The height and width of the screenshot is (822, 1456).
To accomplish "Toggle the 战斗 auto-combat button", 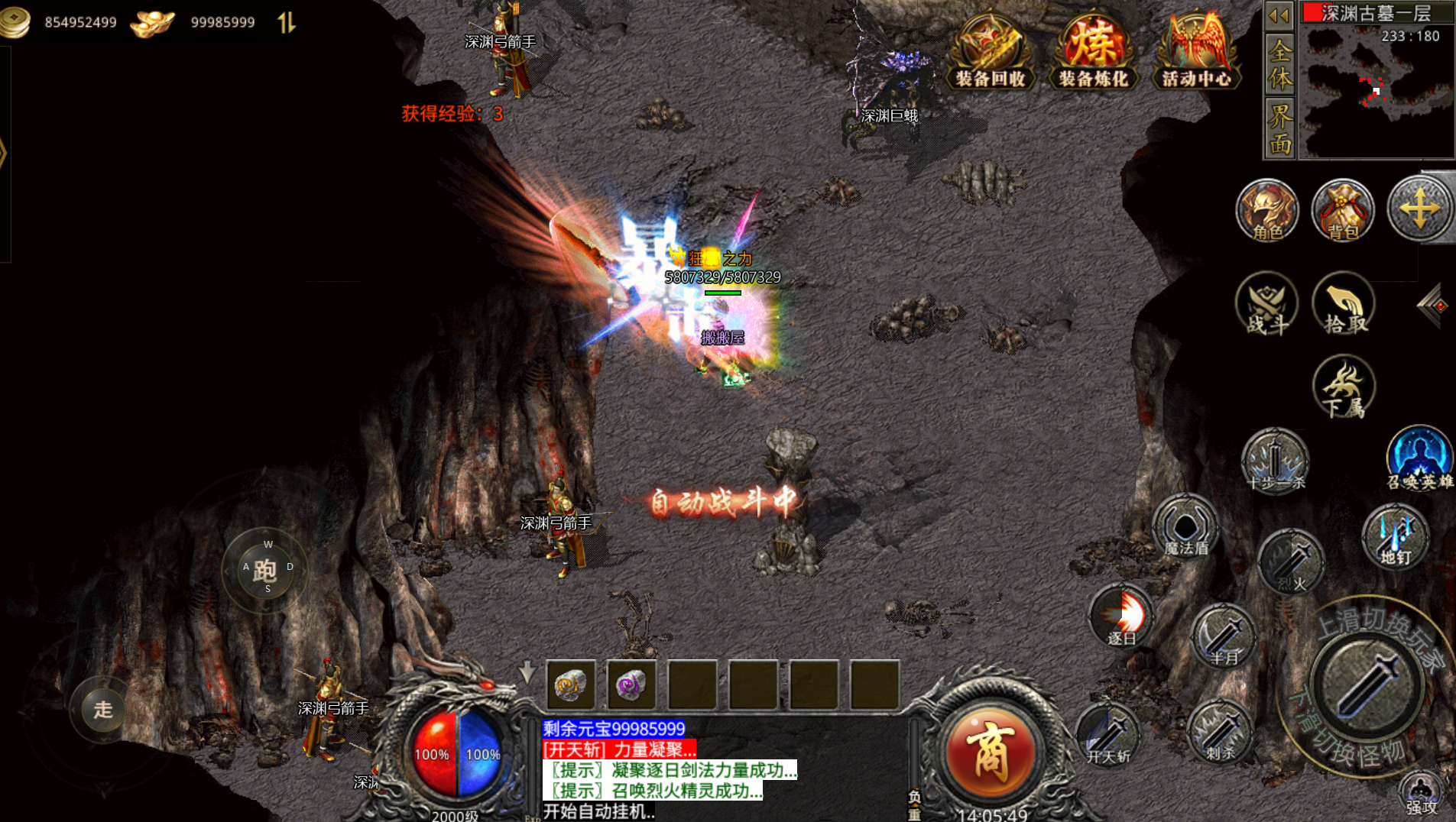I will tap(1266, 304).
